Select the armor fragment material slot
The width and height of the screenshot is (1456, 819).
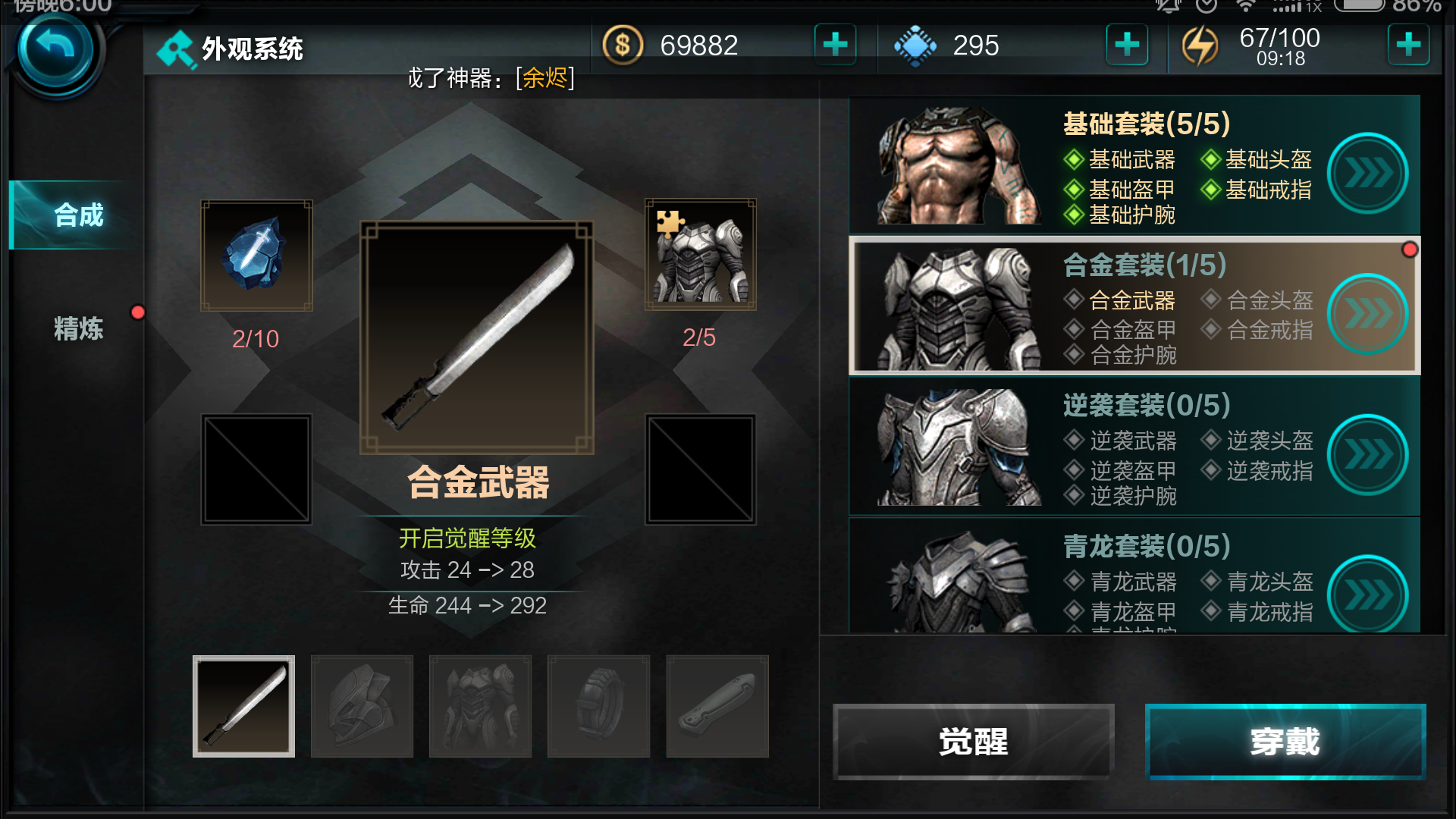(x=700, y=255)
